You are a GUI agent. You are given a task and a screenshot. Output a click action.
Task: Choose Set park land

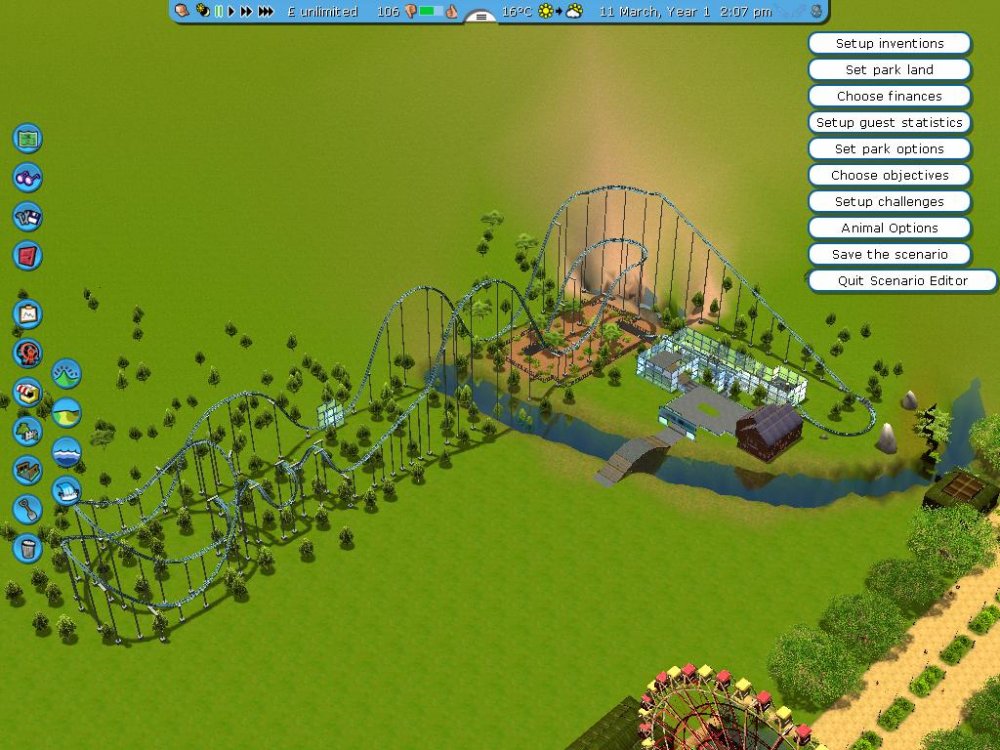889,70
